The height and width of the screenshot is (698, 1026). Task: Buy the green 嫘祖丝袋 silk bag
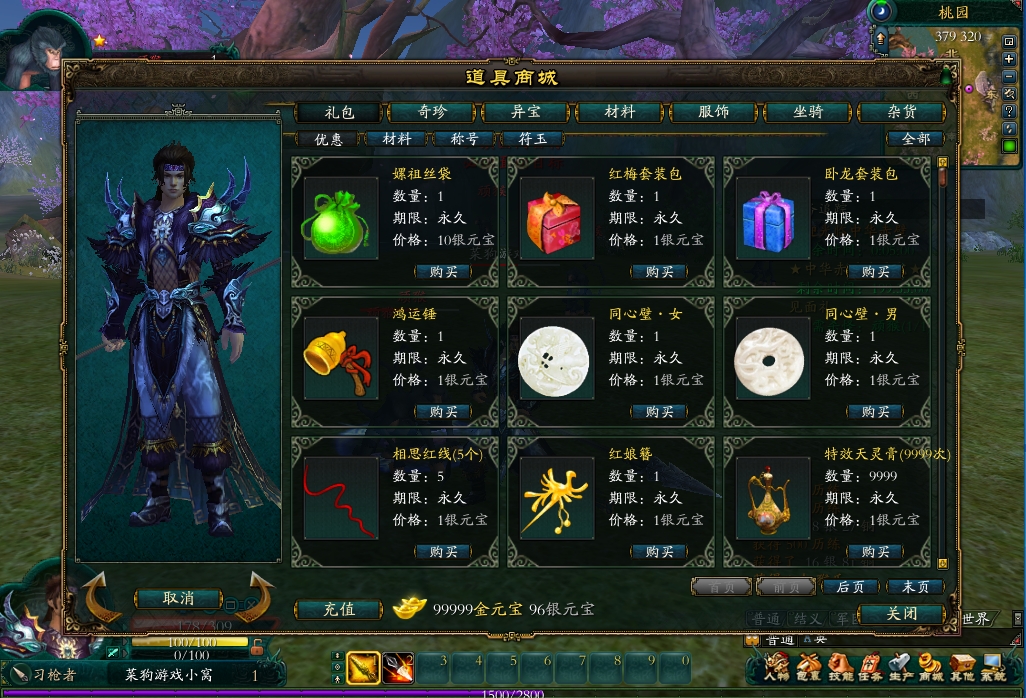(443, 272)
